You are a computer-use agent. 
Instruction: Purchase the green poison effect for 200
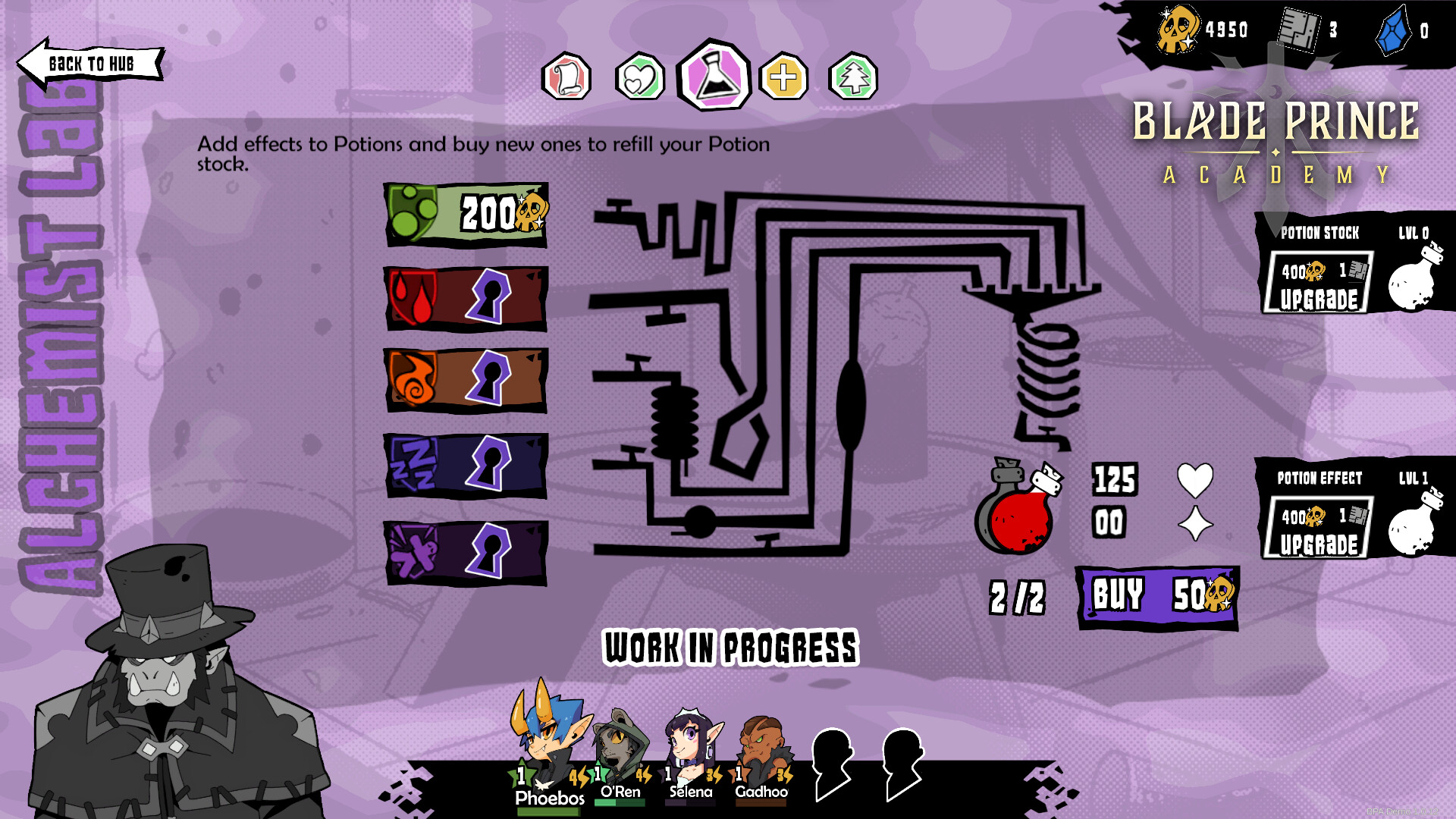click(466, 215)
